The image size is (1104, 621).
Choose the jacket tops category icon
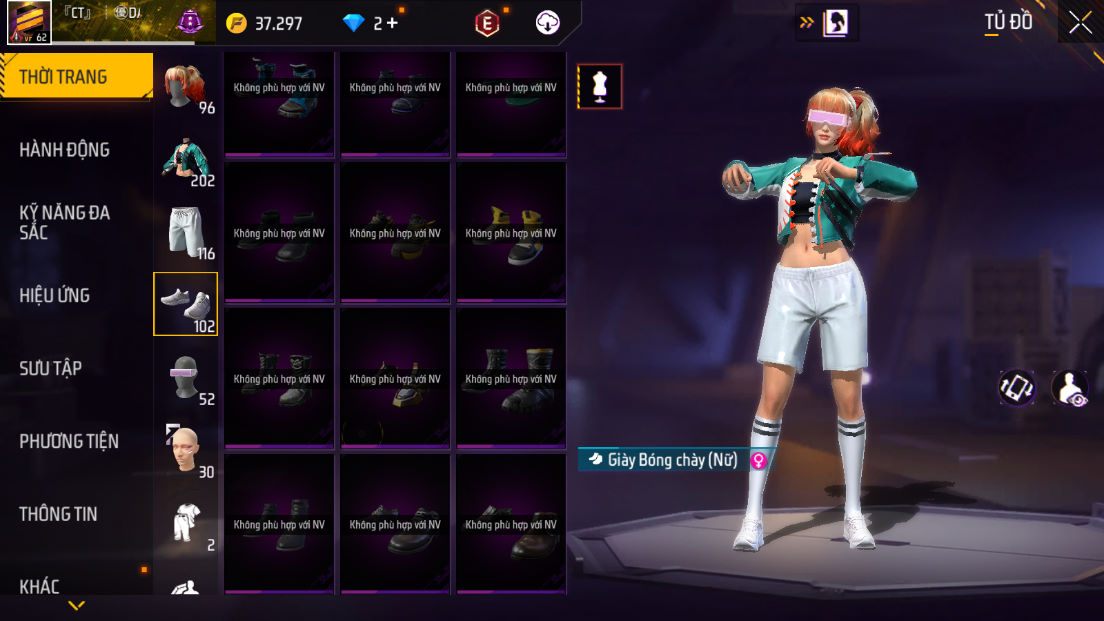[x=186, y=160]
